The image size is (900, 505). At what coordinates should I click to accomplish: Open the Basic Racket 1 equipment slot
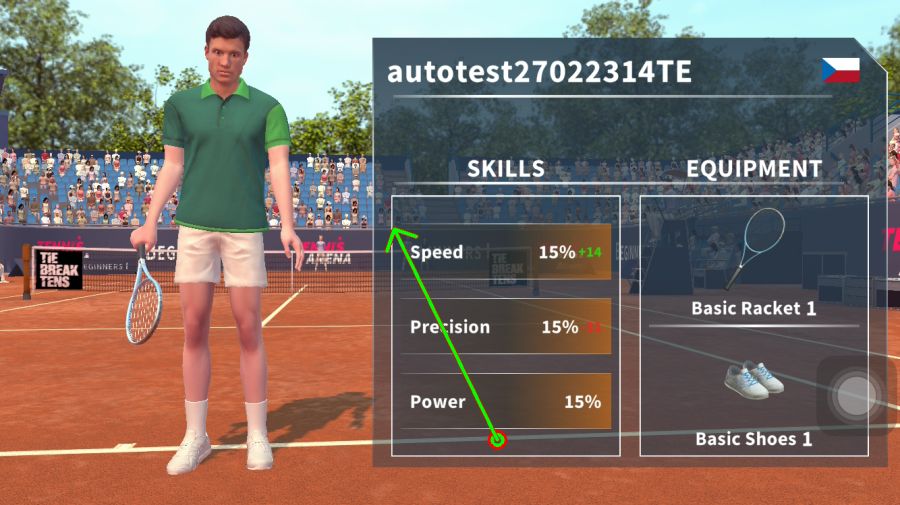pos(753,262)
